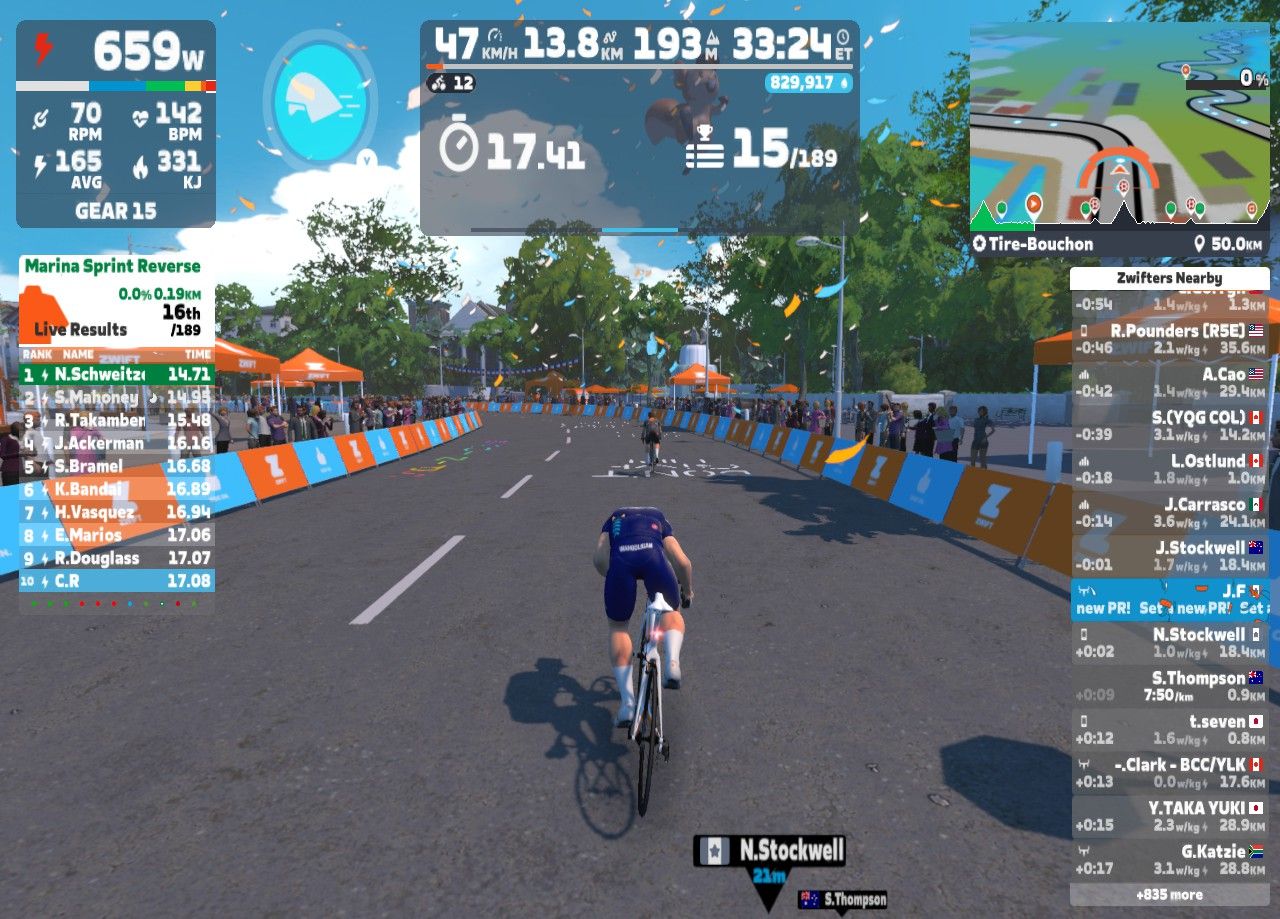Choose Y.TAKA YUKI in the rider list
This screenshot has height=919, width=1280.
coord(1169,816)
